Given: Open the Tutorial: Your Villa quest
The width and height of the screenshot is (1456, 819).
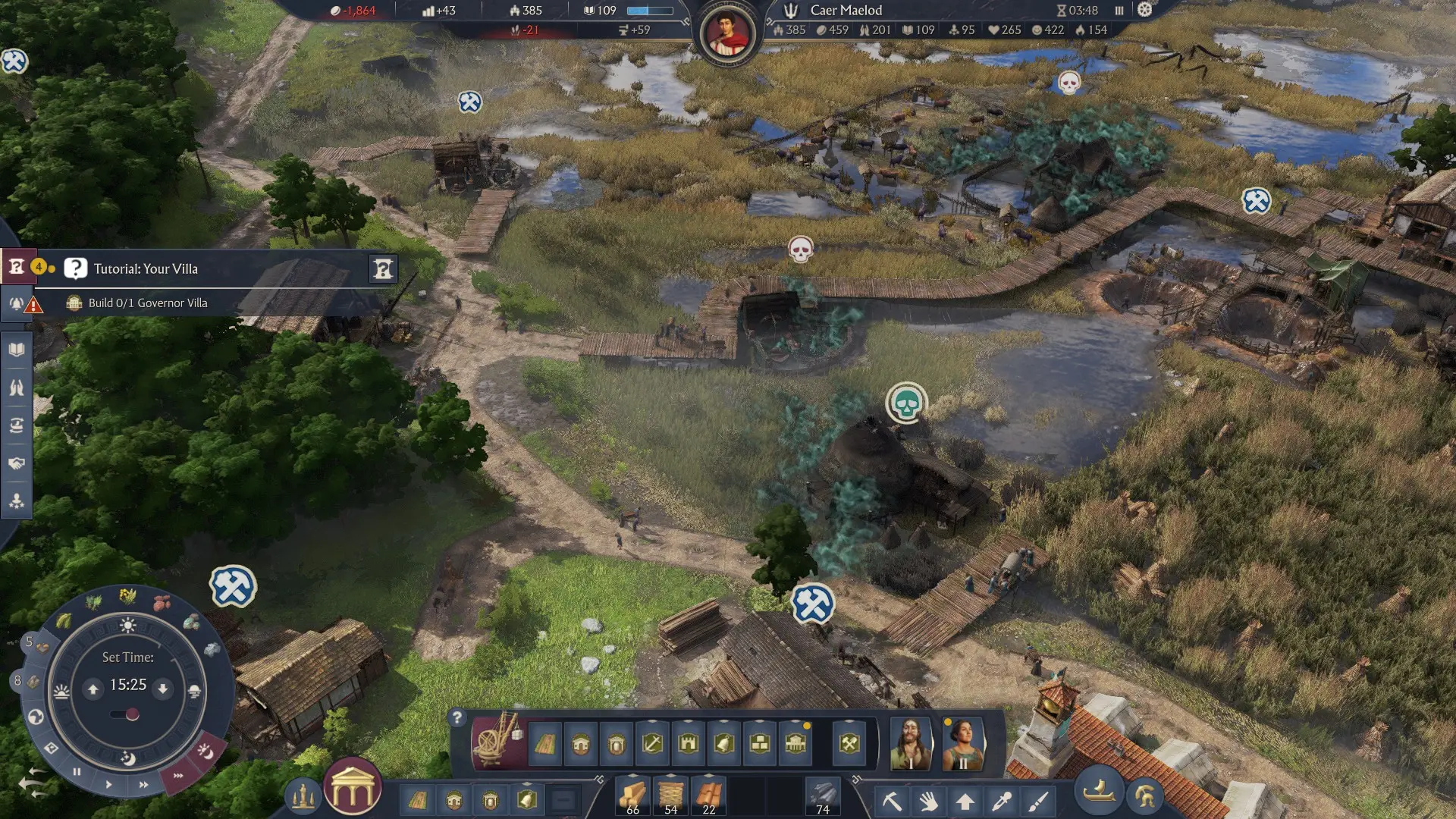Looking at the screenshot, I should pyautogui.click(x=146, y=268).
